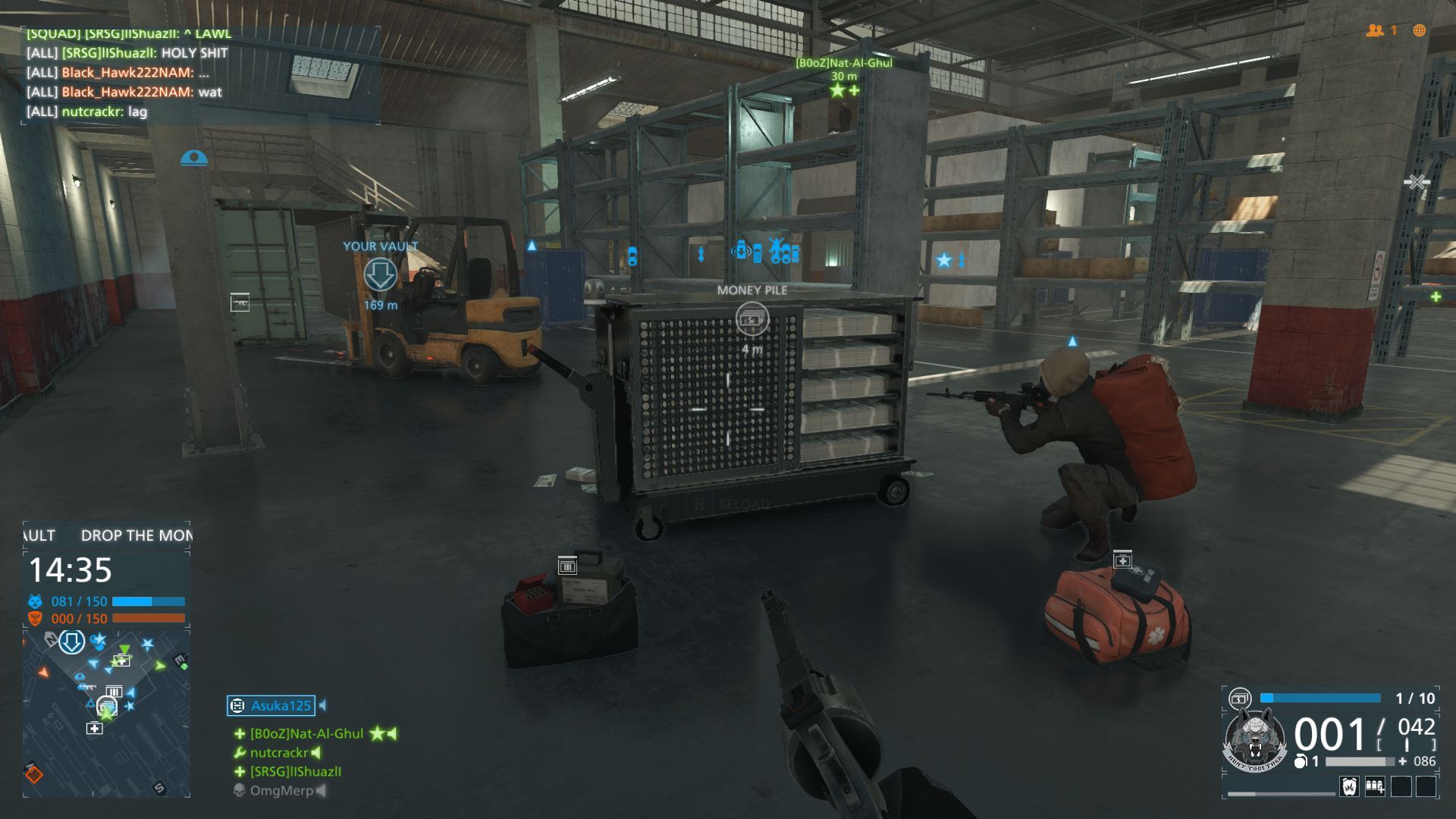Select the explosive gadget slot icon
The height and width of the screenshot is (819, 1456).
point(1349,786)
